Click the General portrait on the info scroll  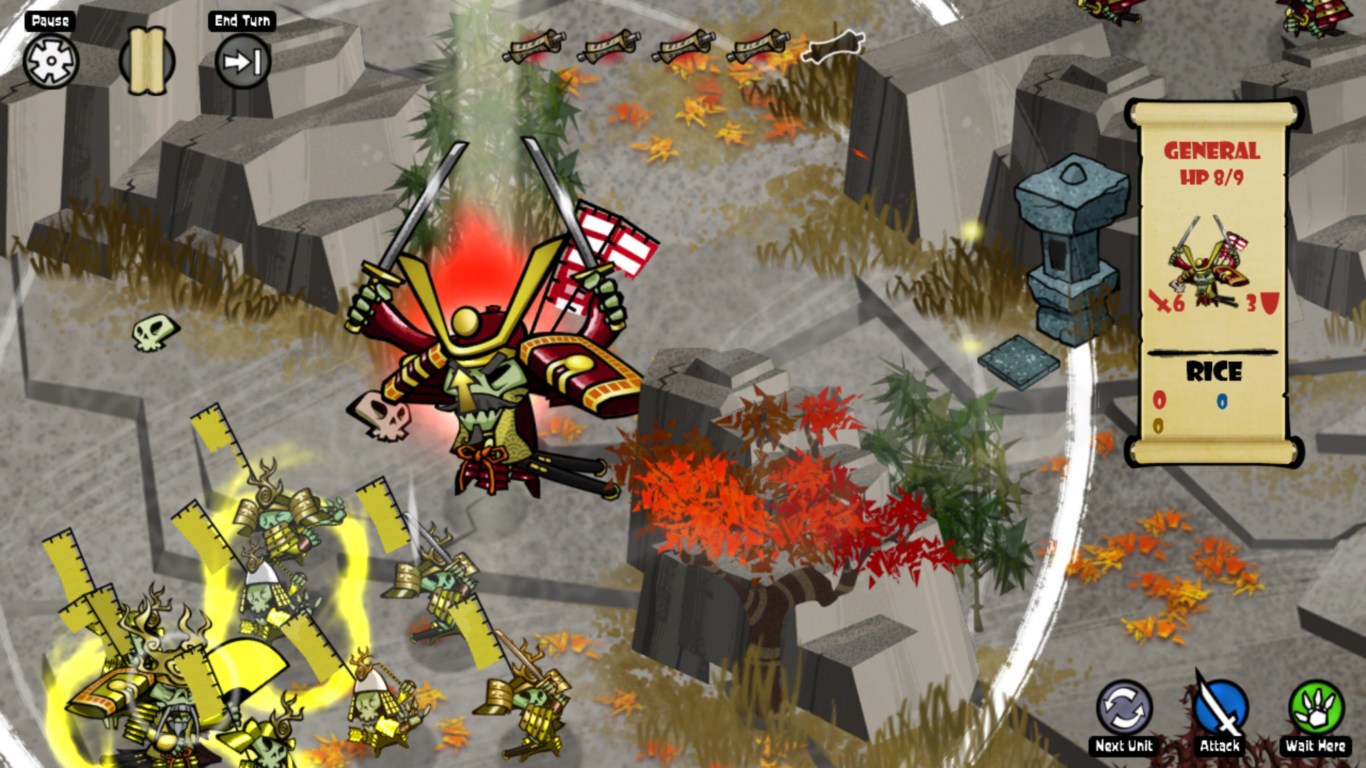(1207, 264)
